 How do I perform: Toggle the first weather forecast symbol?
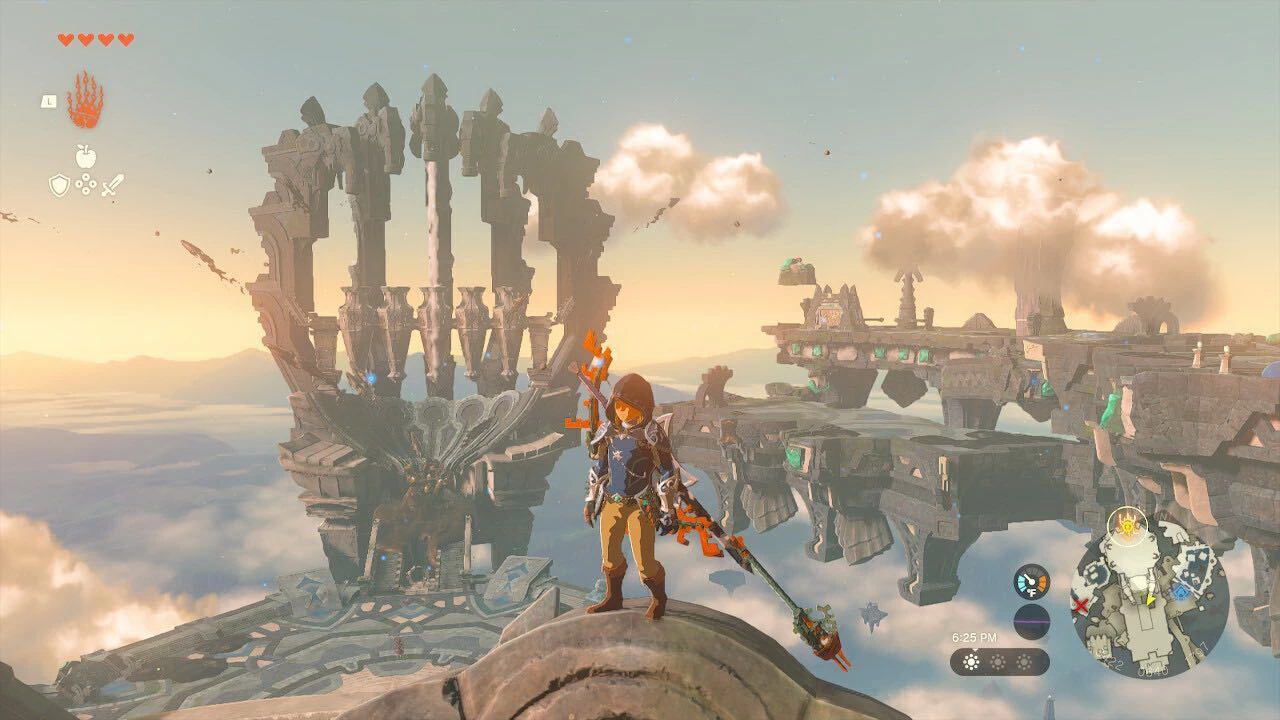(x=970, y=660)
